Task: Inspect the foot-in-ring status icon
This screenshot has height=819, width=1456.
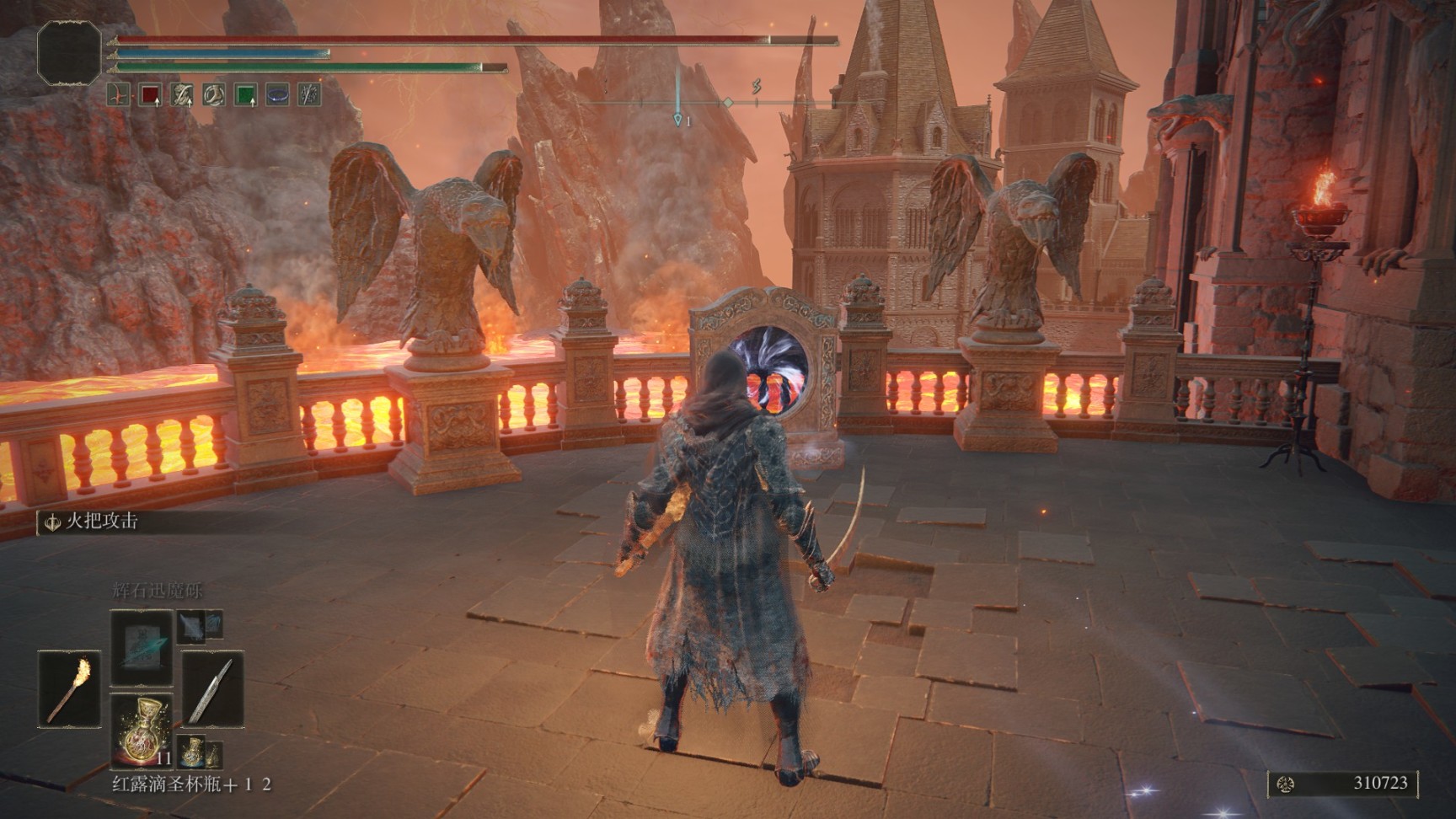Action: 213,95
